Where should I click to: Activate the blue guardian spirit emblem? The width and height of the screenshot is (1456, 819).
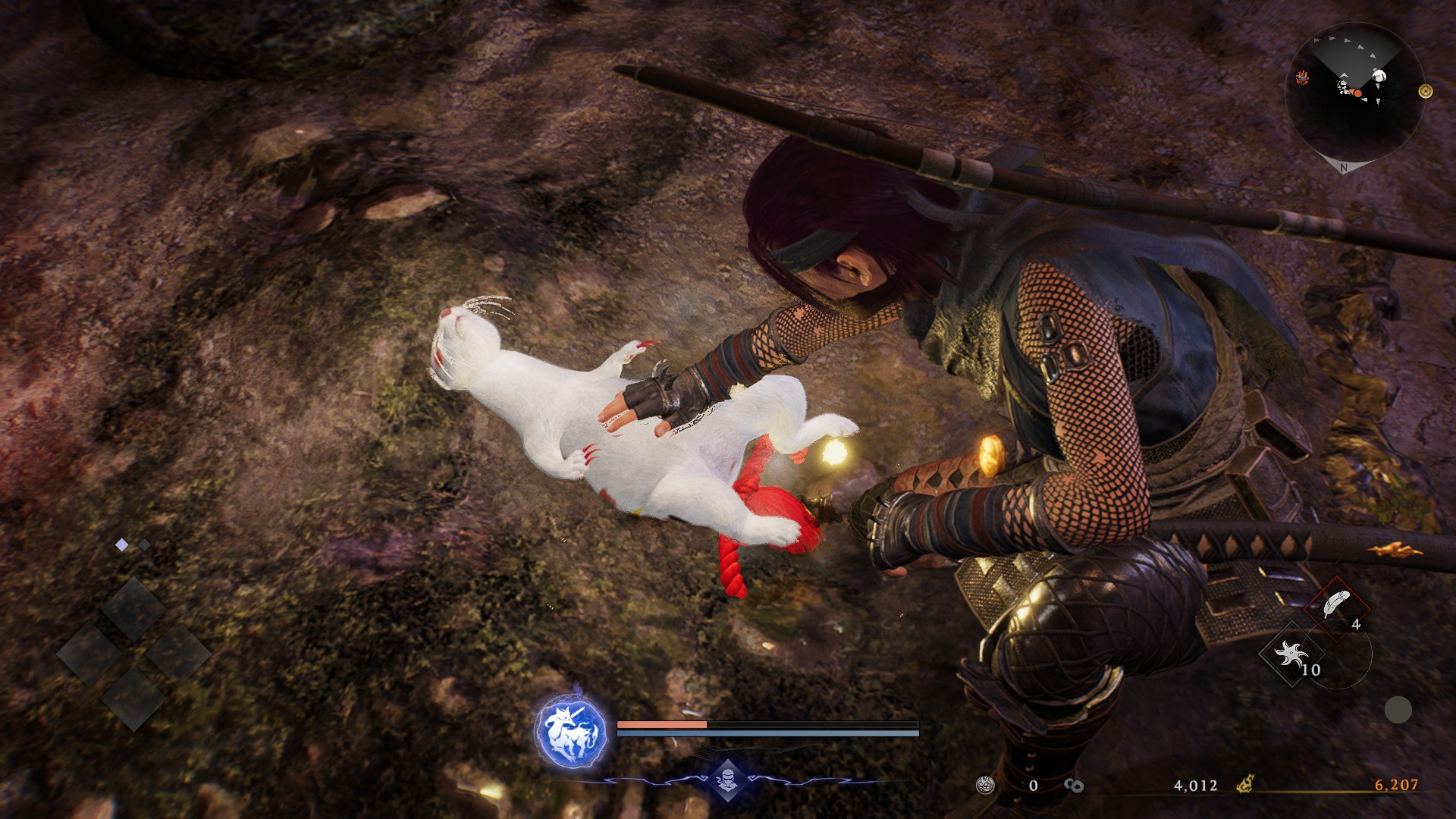point(571,733)
